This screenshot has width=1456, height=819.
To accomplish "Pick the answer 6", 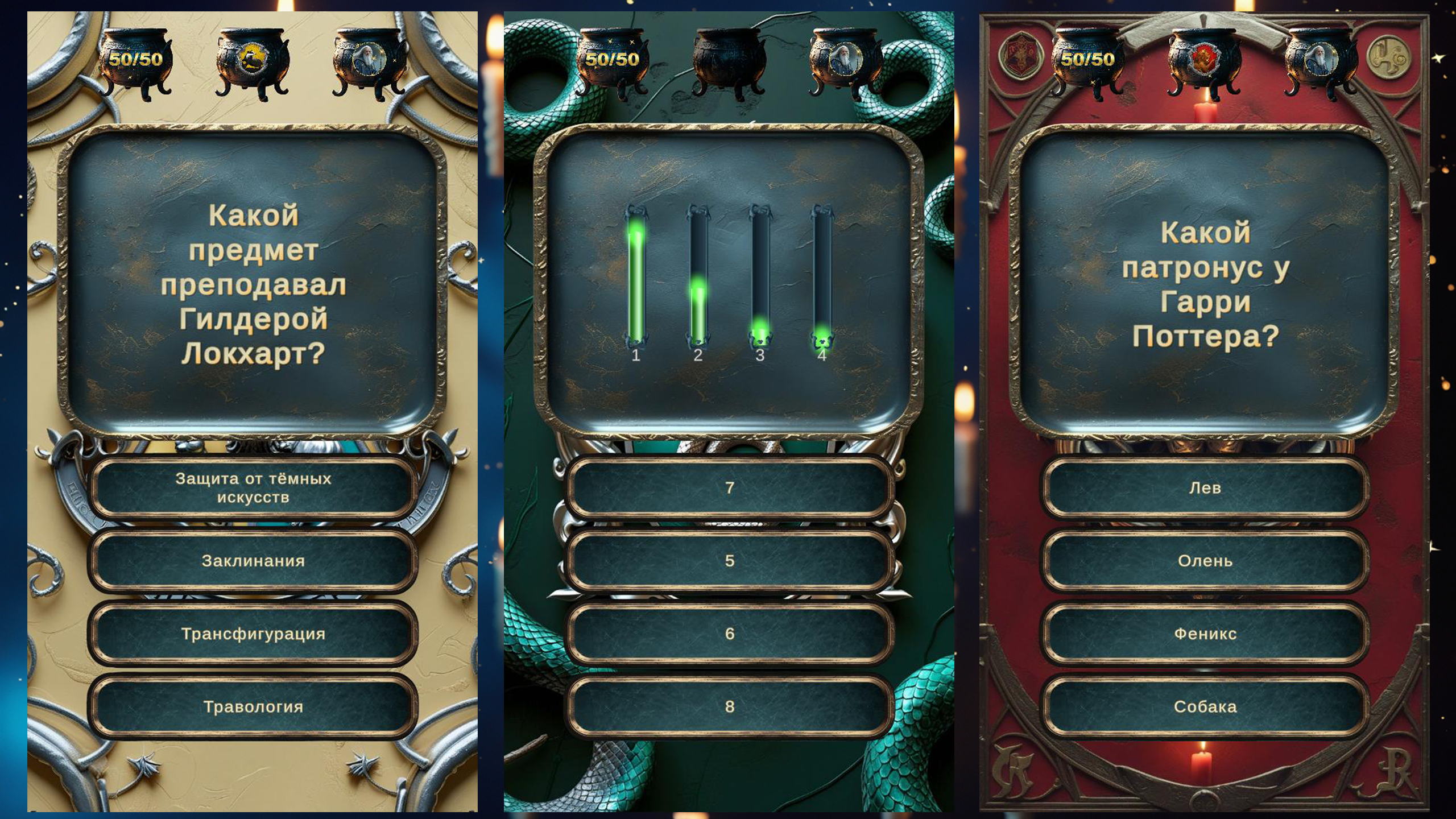I will click(x=729, y=634).
